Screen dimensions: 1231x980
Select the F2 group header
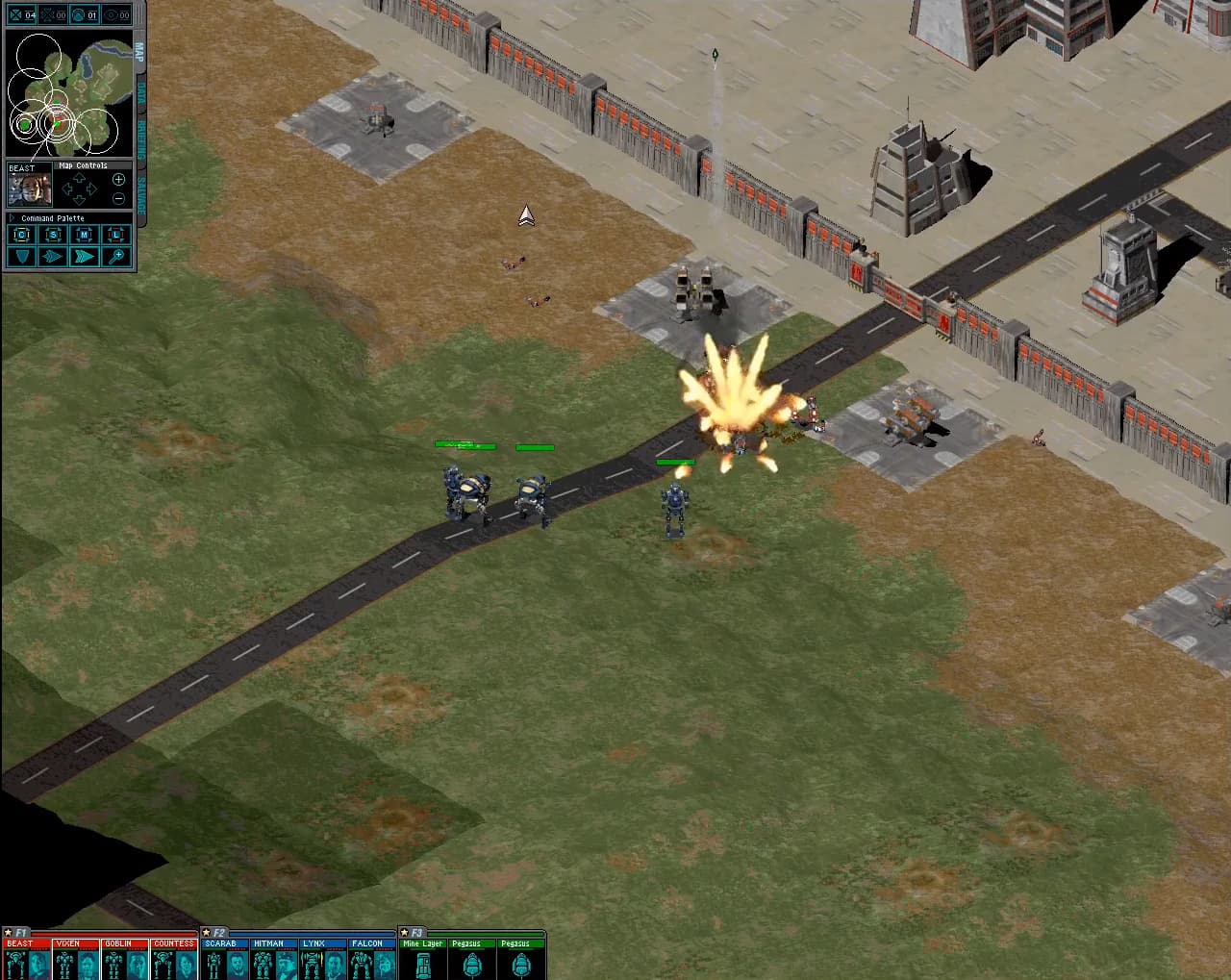pos(215,932)
